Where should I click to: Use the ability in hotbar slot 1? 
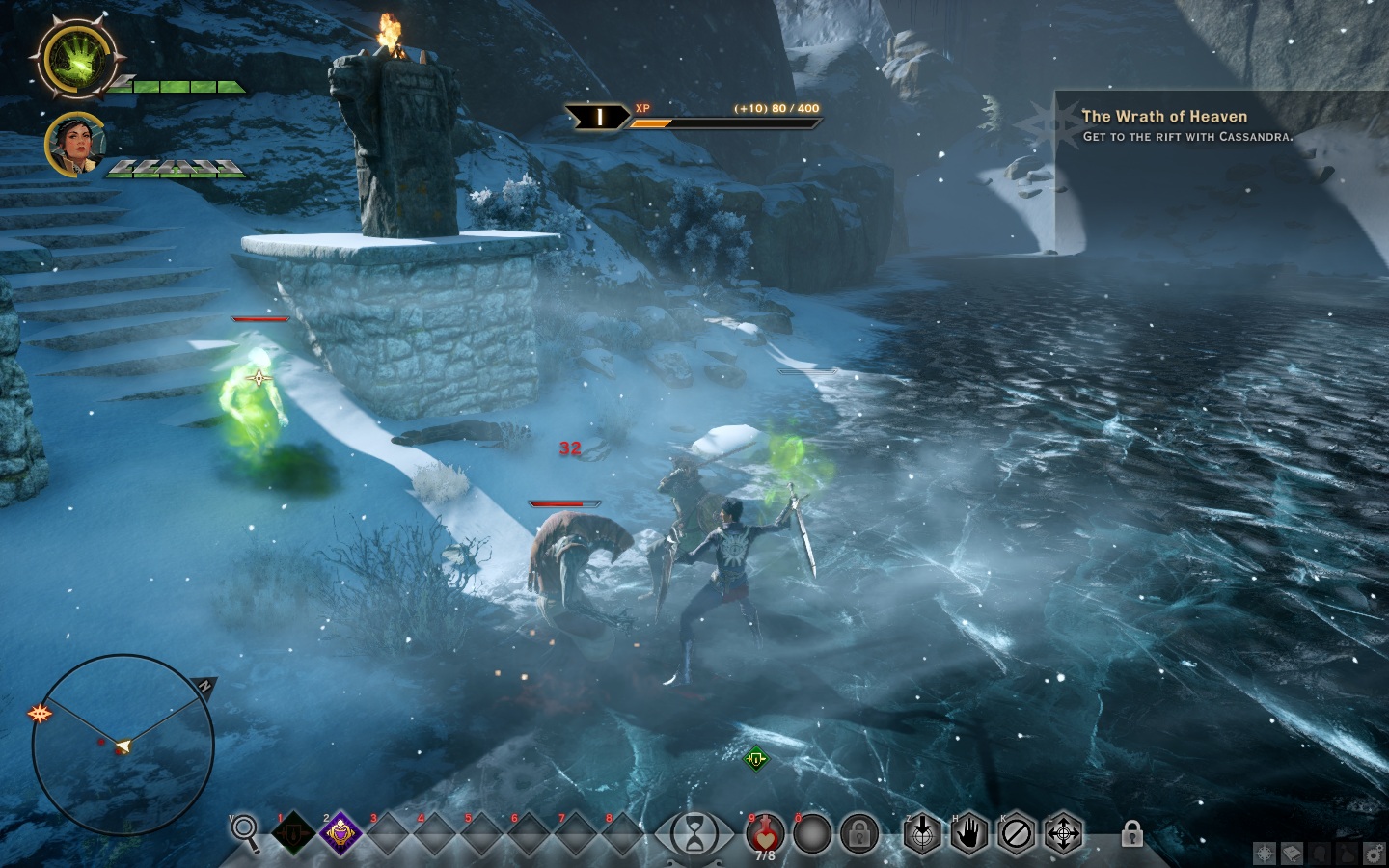[294, 833]
